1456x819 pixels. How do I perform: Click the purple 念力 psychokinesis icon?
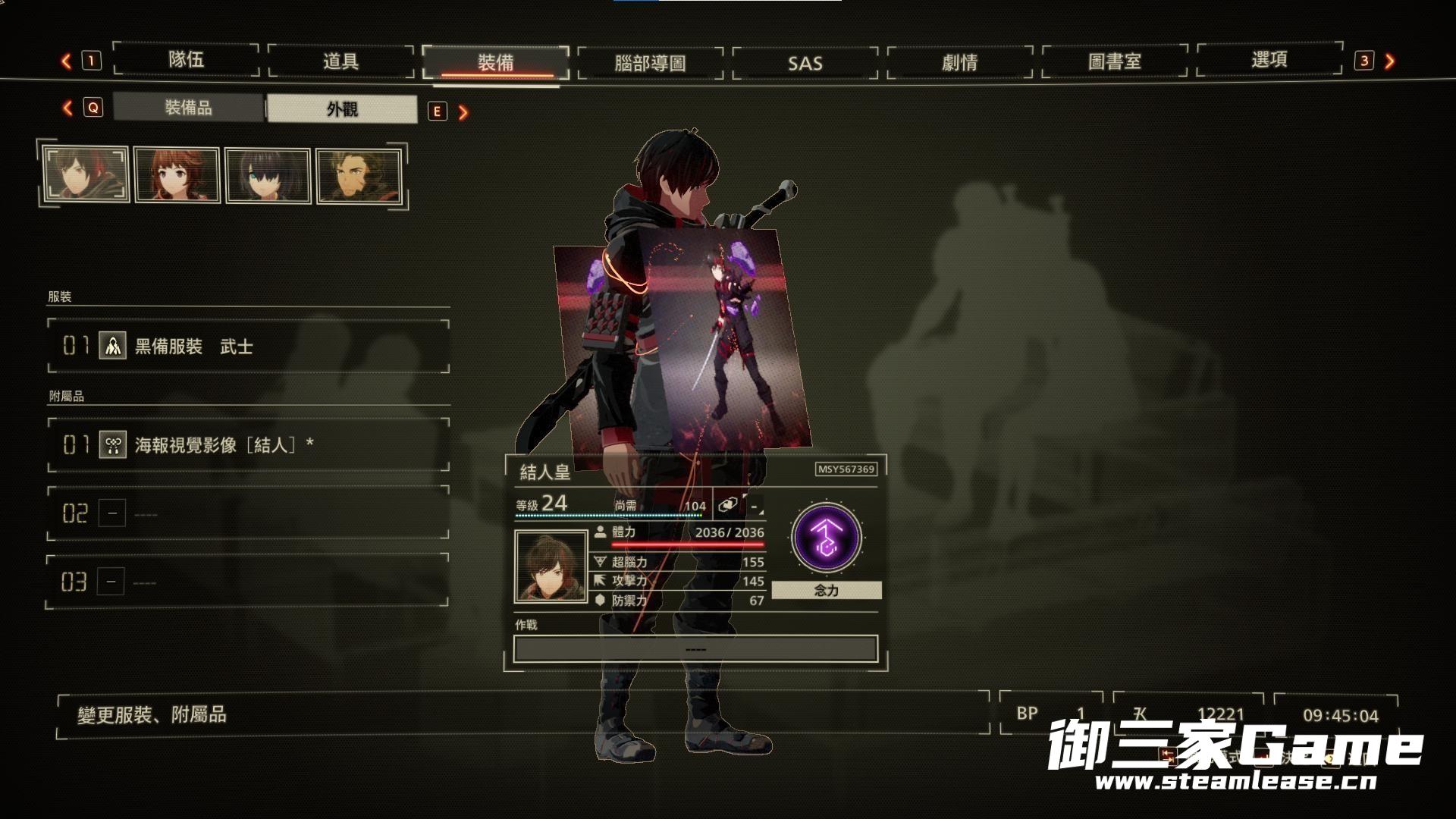pos(826,538)
